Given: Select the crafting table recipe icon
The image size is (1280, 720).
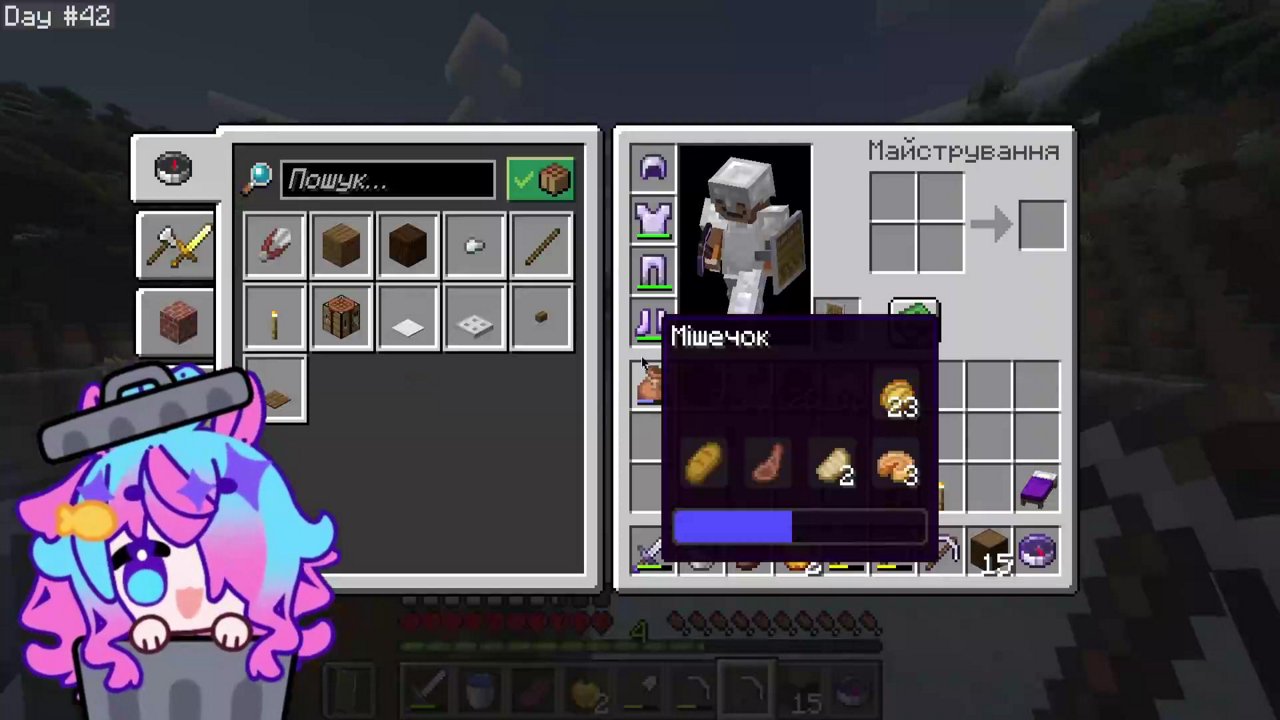Looking at the screenshot, I should pos(341,318).
